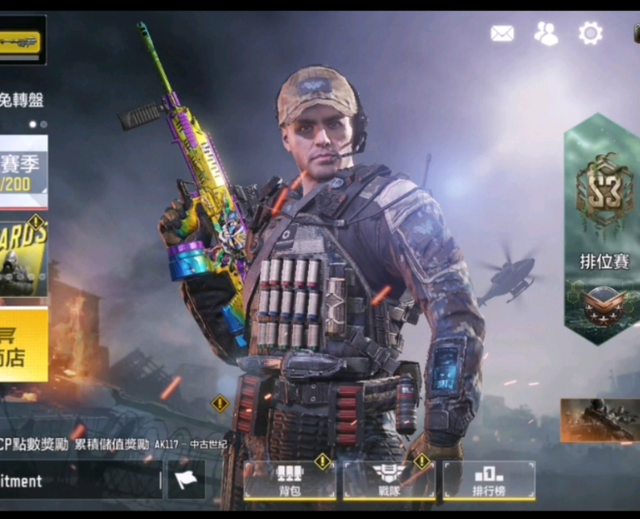Open the mail inbox envelope icon
The image size is (640, 519).
pos(502,33)
